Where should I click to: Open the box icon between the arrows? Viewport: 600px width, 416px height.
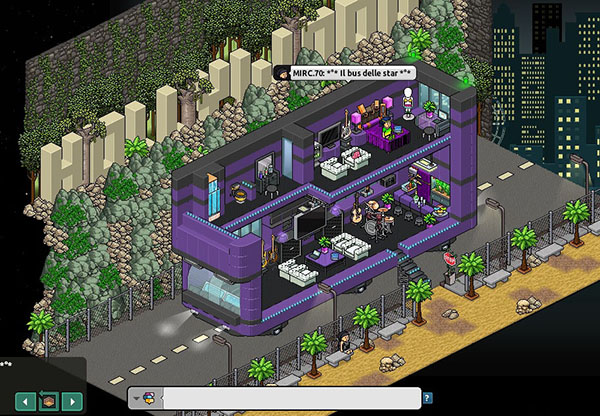click(45, 401)
